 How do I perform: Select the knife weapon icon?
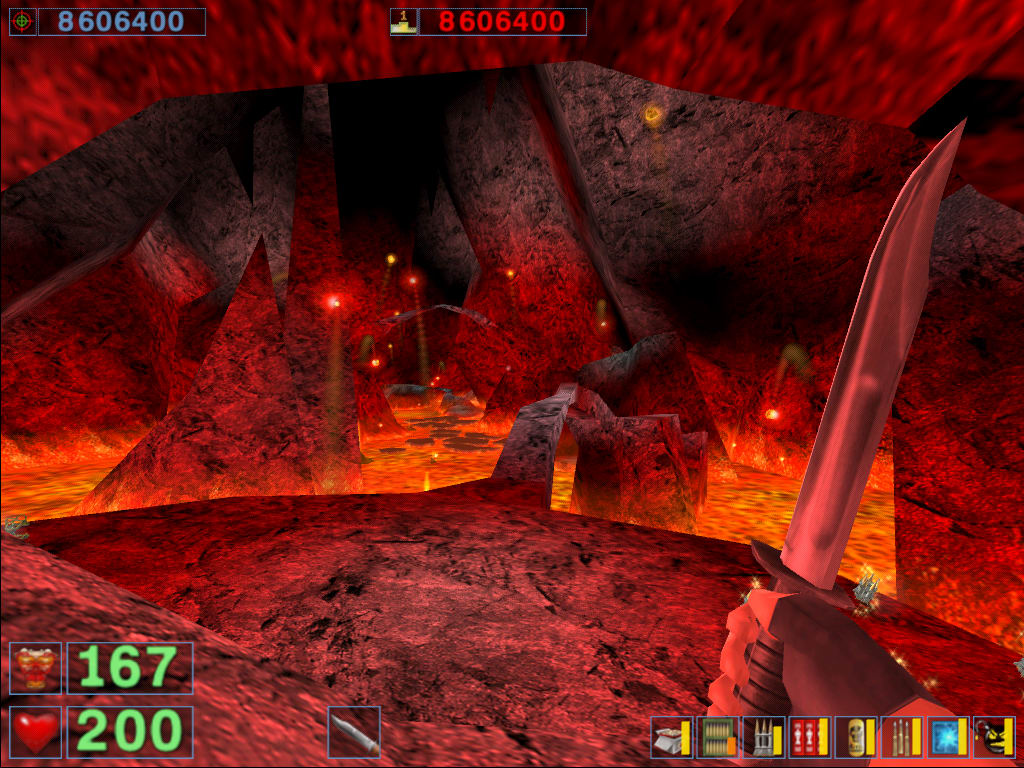point(354,732)
